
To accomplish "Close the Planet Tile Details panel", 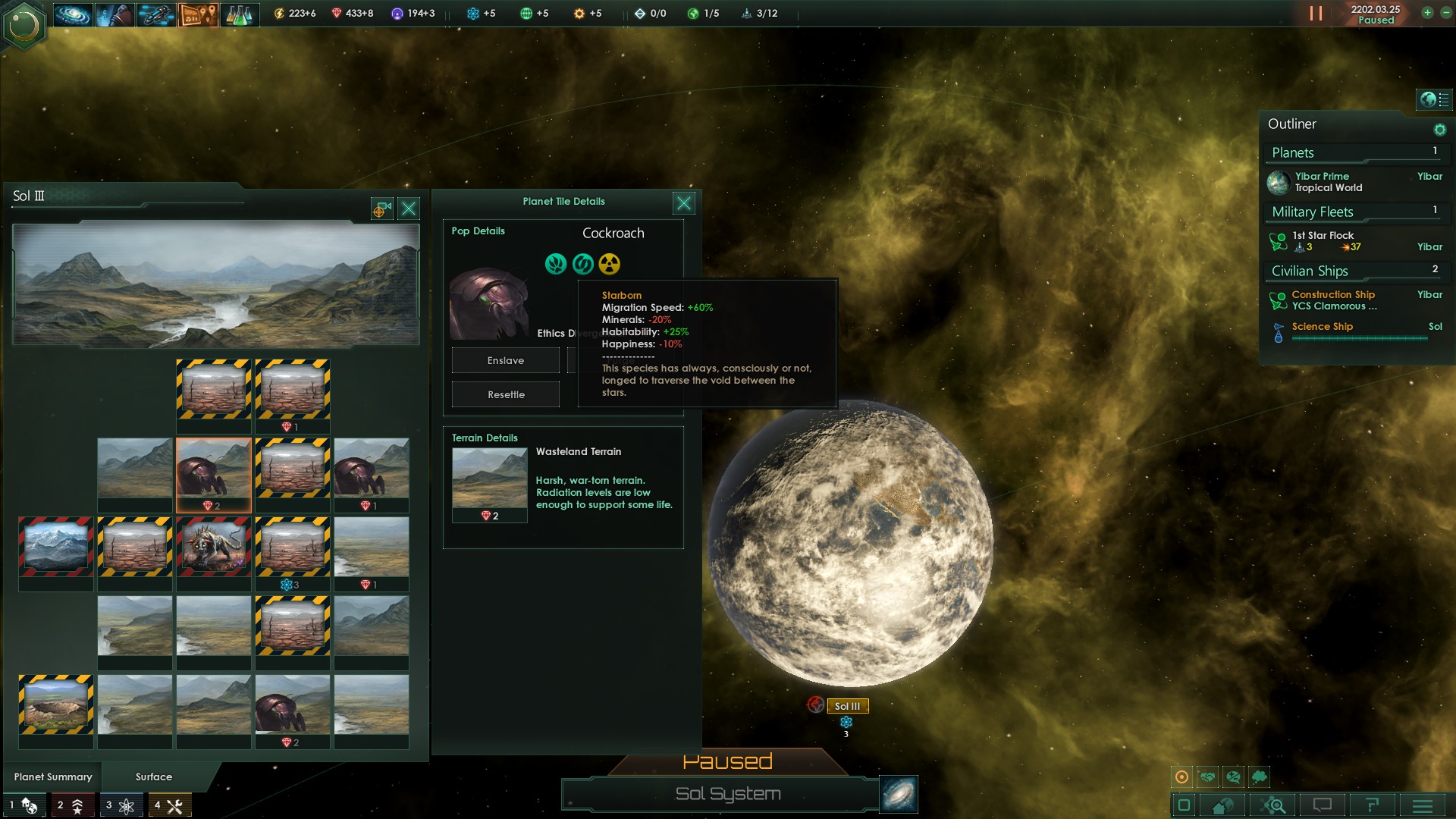I will click(x=683, y=202).
